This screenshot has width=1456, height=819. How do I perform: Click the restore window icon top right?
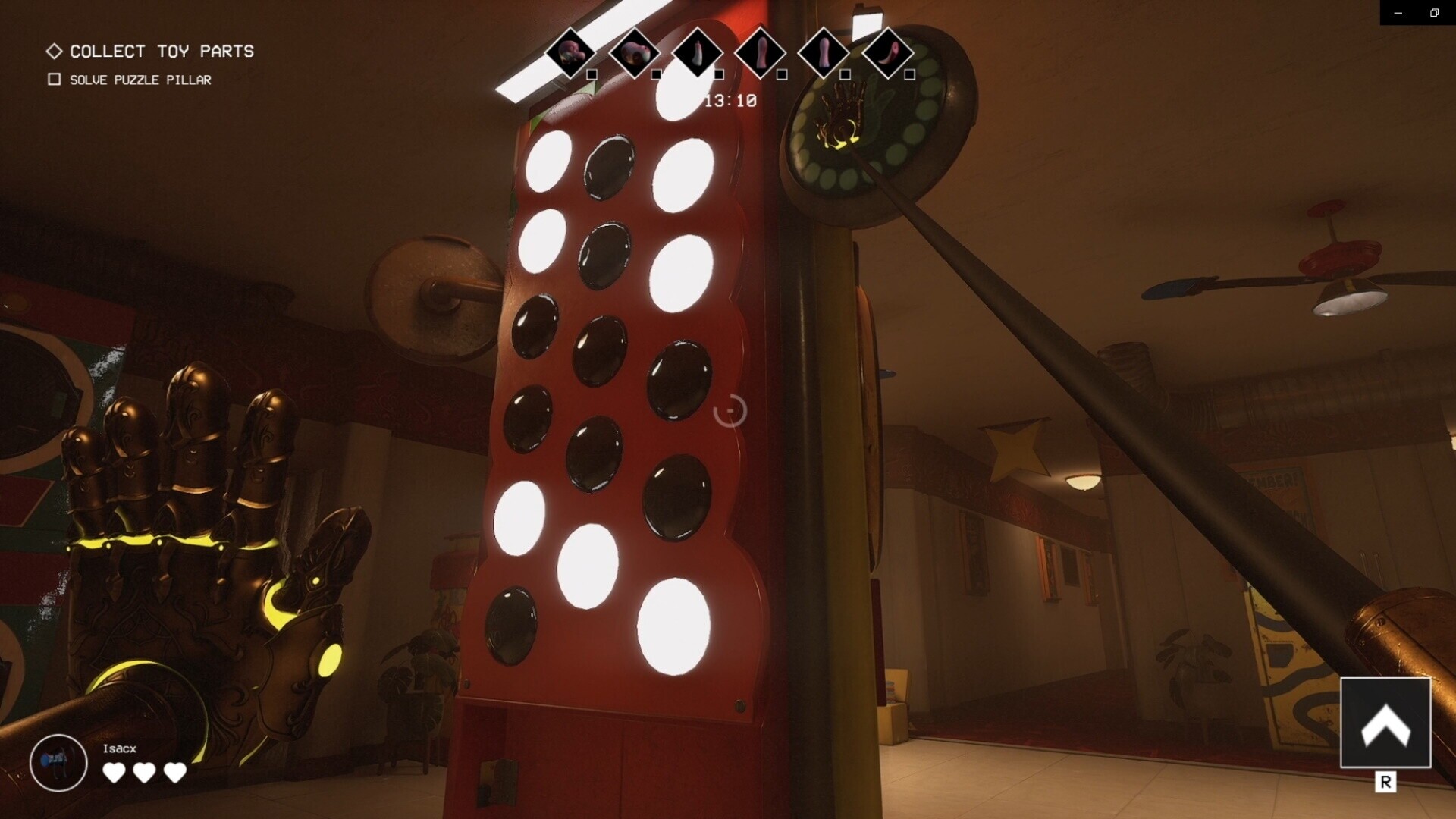1434,13
